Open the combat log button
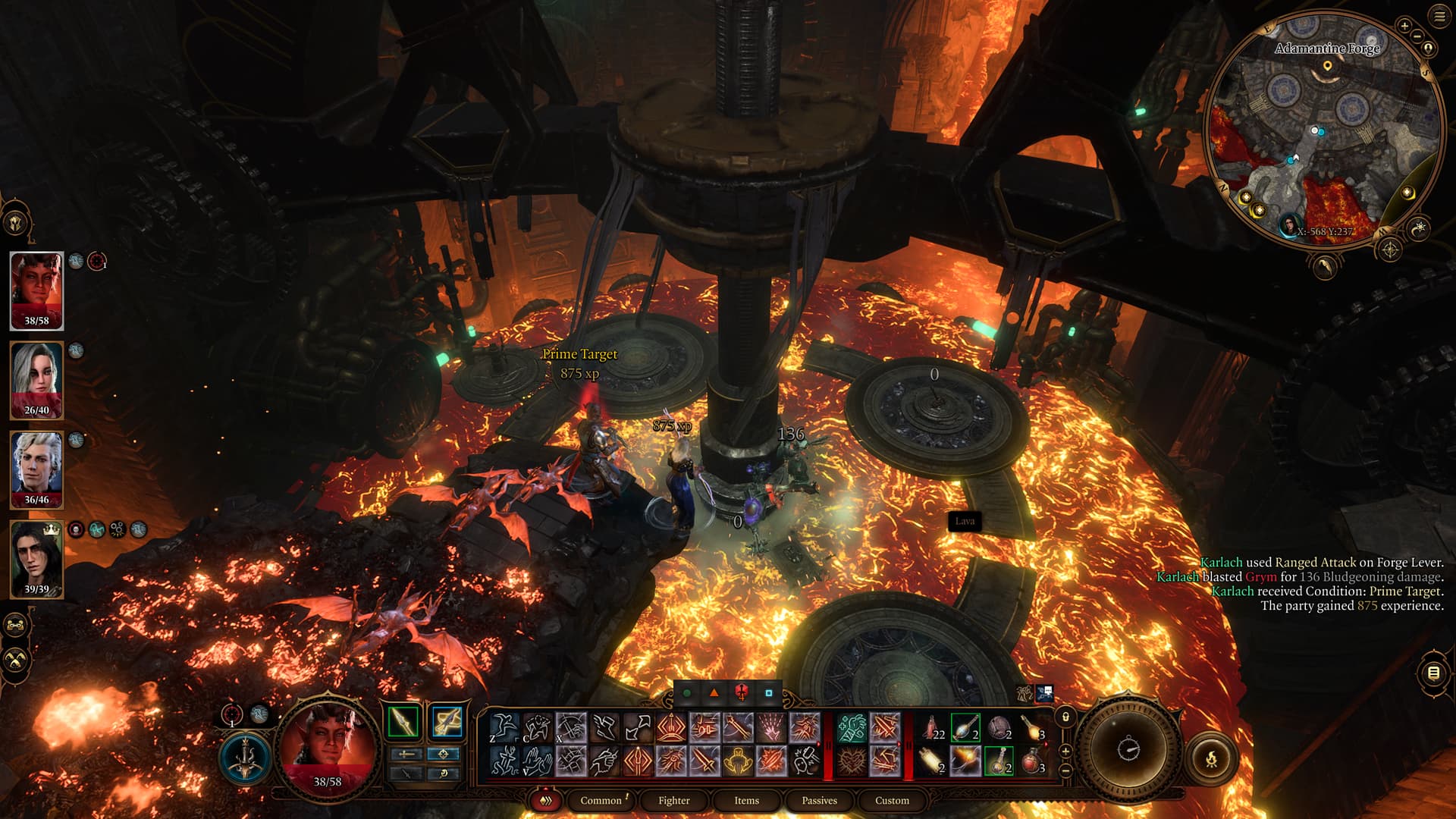 point(1432,673)
